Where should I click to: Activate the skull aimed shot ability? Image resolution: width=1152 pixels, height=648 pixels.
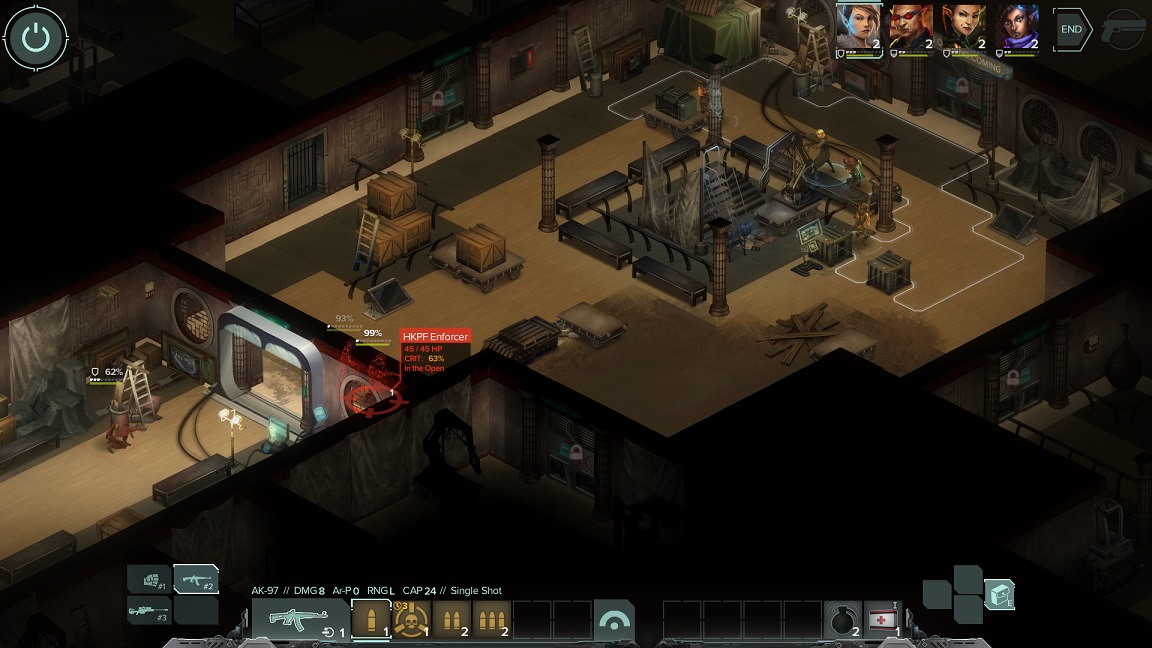(x=411, y=619)
